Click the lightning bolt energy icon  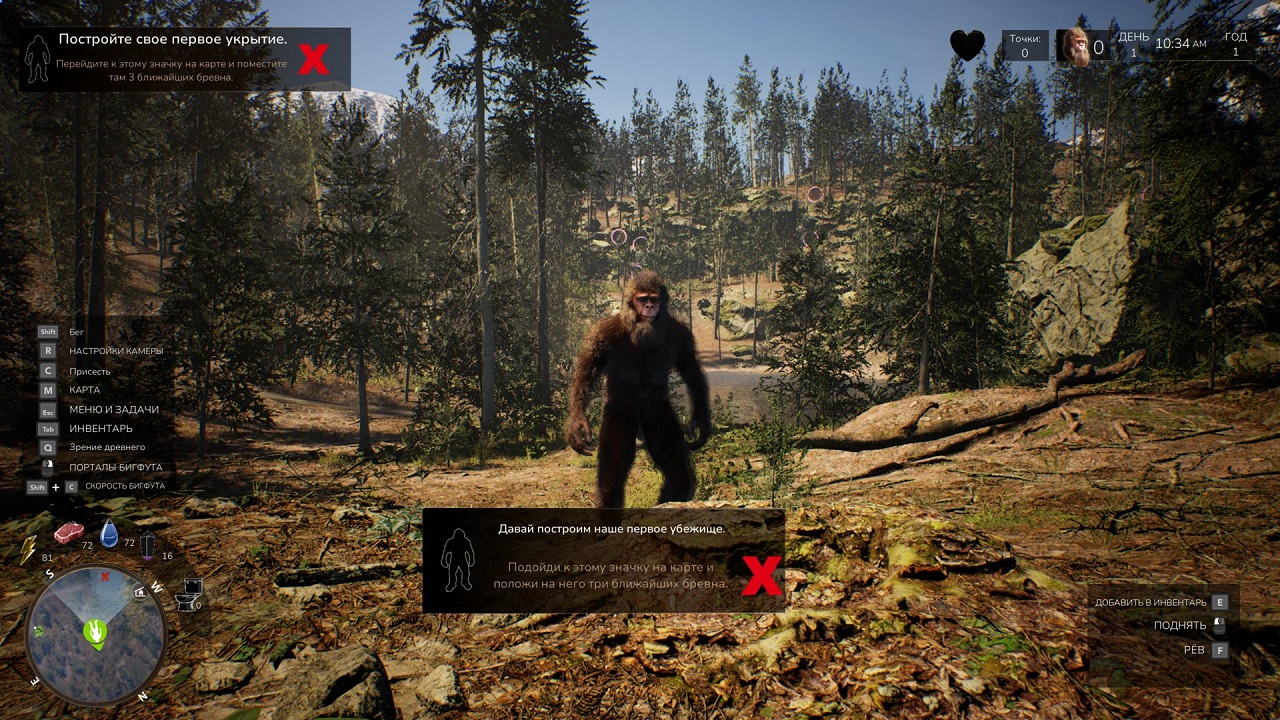[29, 549]
